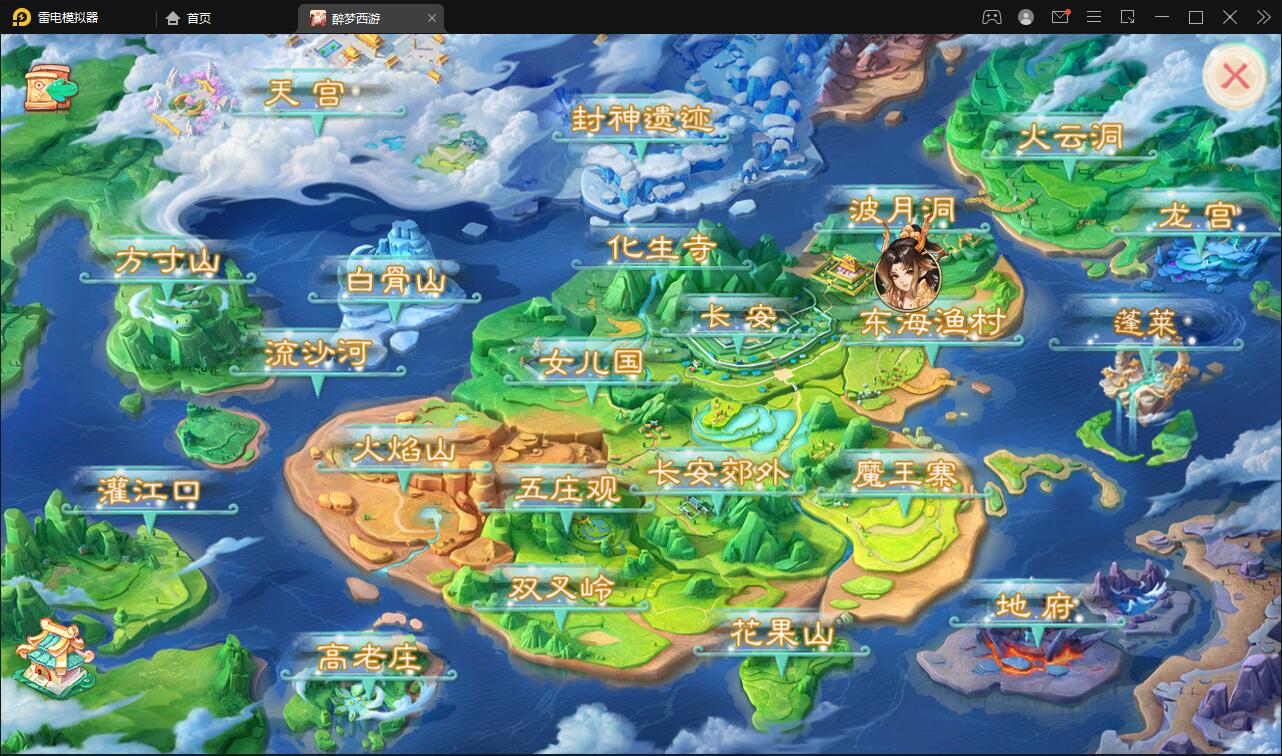Choose the 龙宫 destination label
1282x756 pixels.
[x=1199, y=216]
